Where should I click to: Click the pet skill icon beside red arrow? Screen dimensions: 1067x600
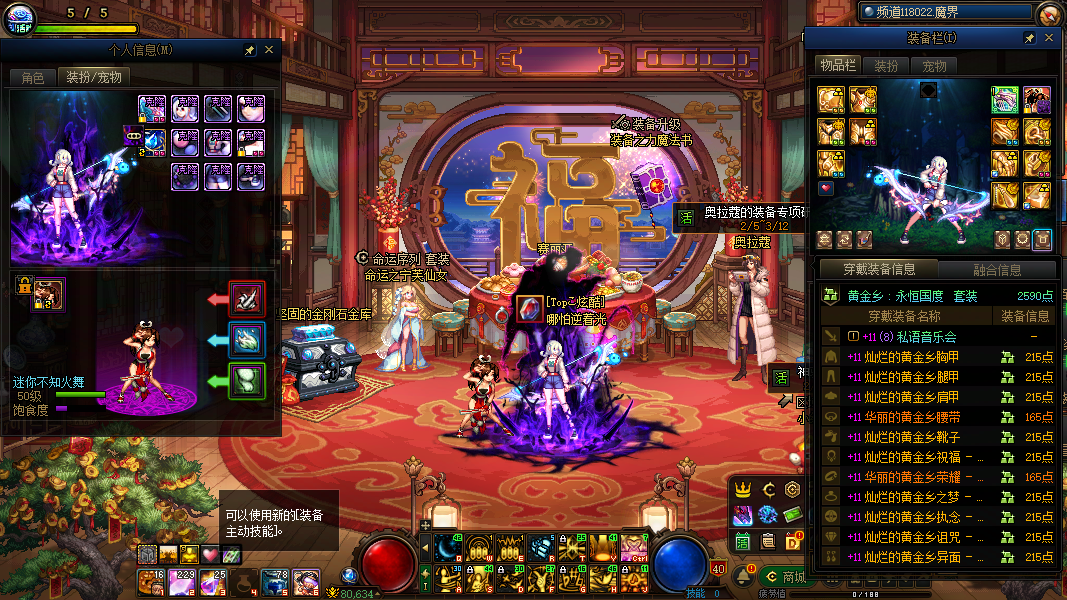(247, 298)
